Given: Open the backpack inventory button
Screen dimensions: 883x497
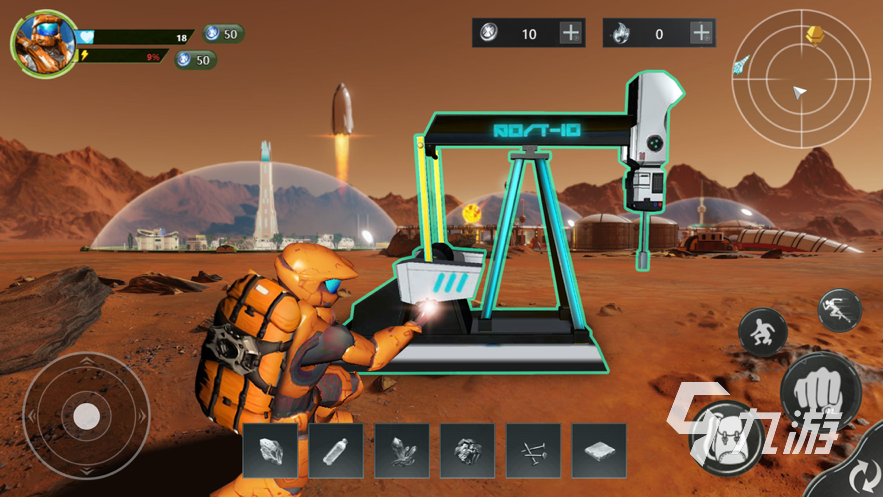Looking at the screenshot, I should (727, 437).
